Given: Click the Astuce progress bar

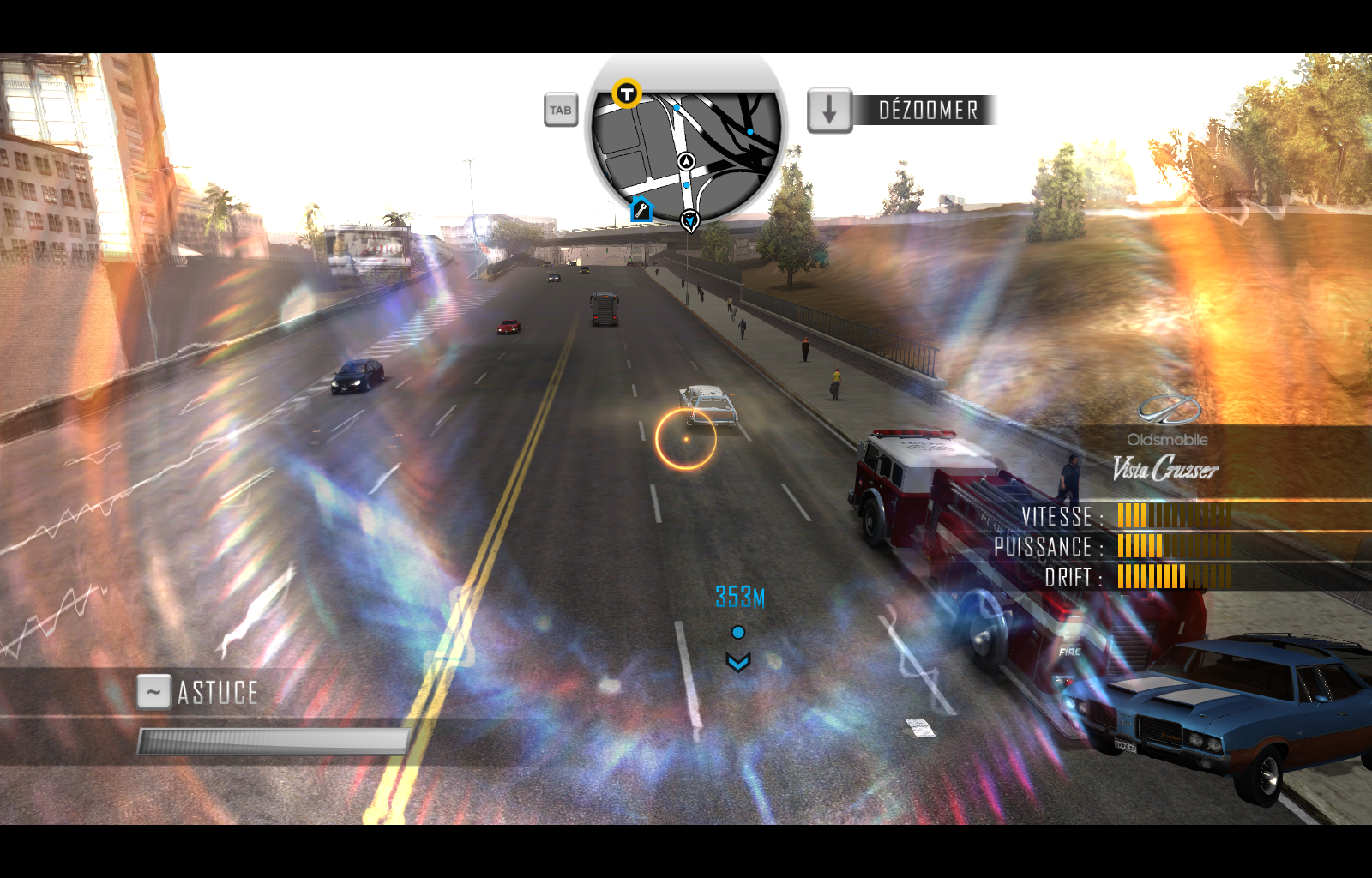Looking at the screenshot, I should click(x=273, y=738).
